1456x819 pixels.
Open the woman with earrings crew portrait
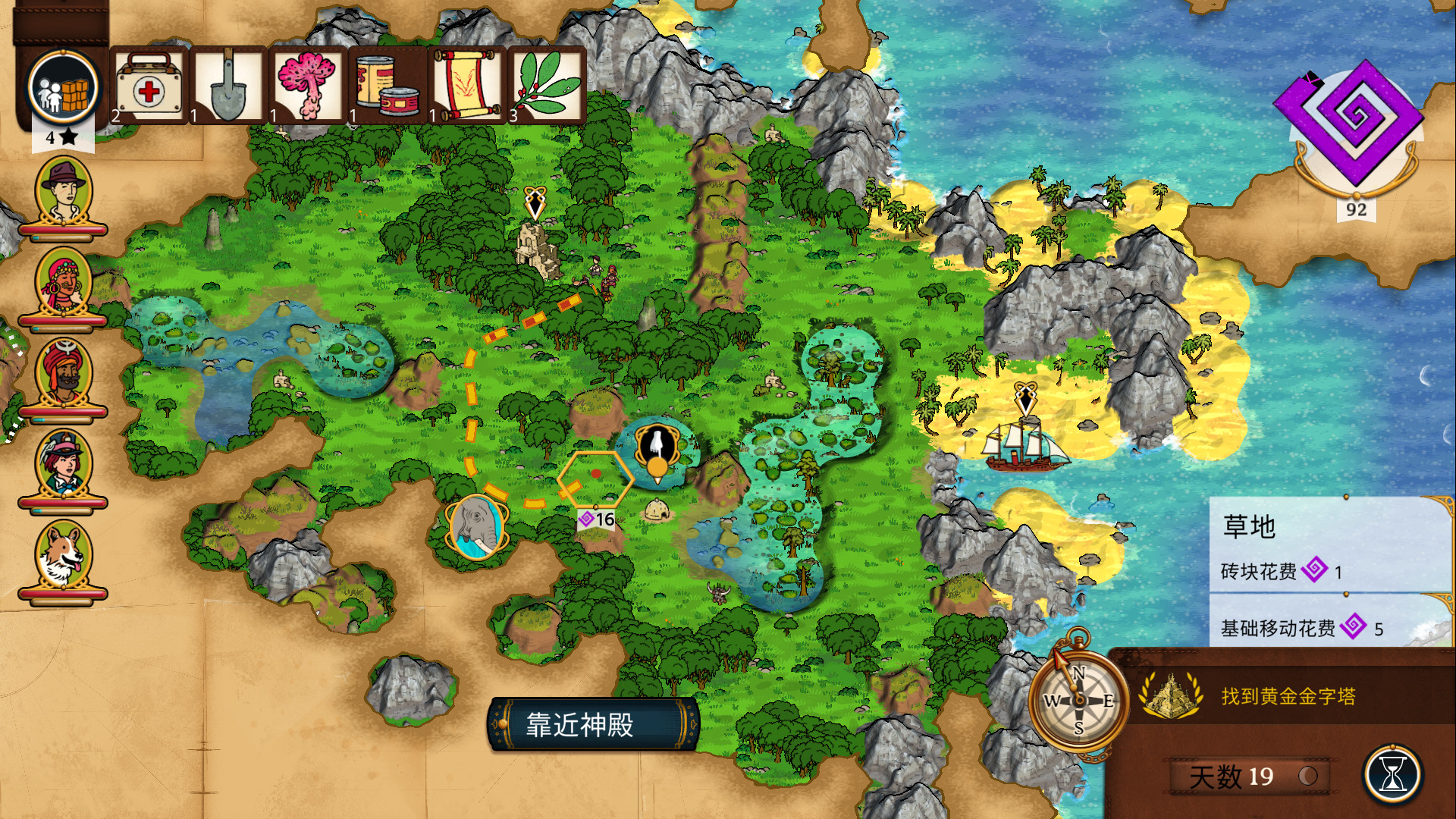(x=64, y=282)
